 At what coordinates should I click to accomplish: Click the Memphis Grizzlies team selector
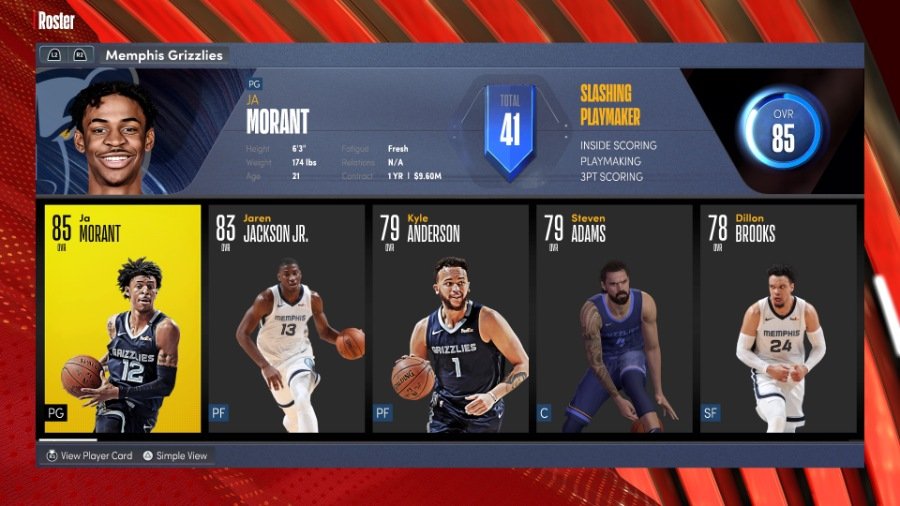pyautogui.click(x=163, y=55)
